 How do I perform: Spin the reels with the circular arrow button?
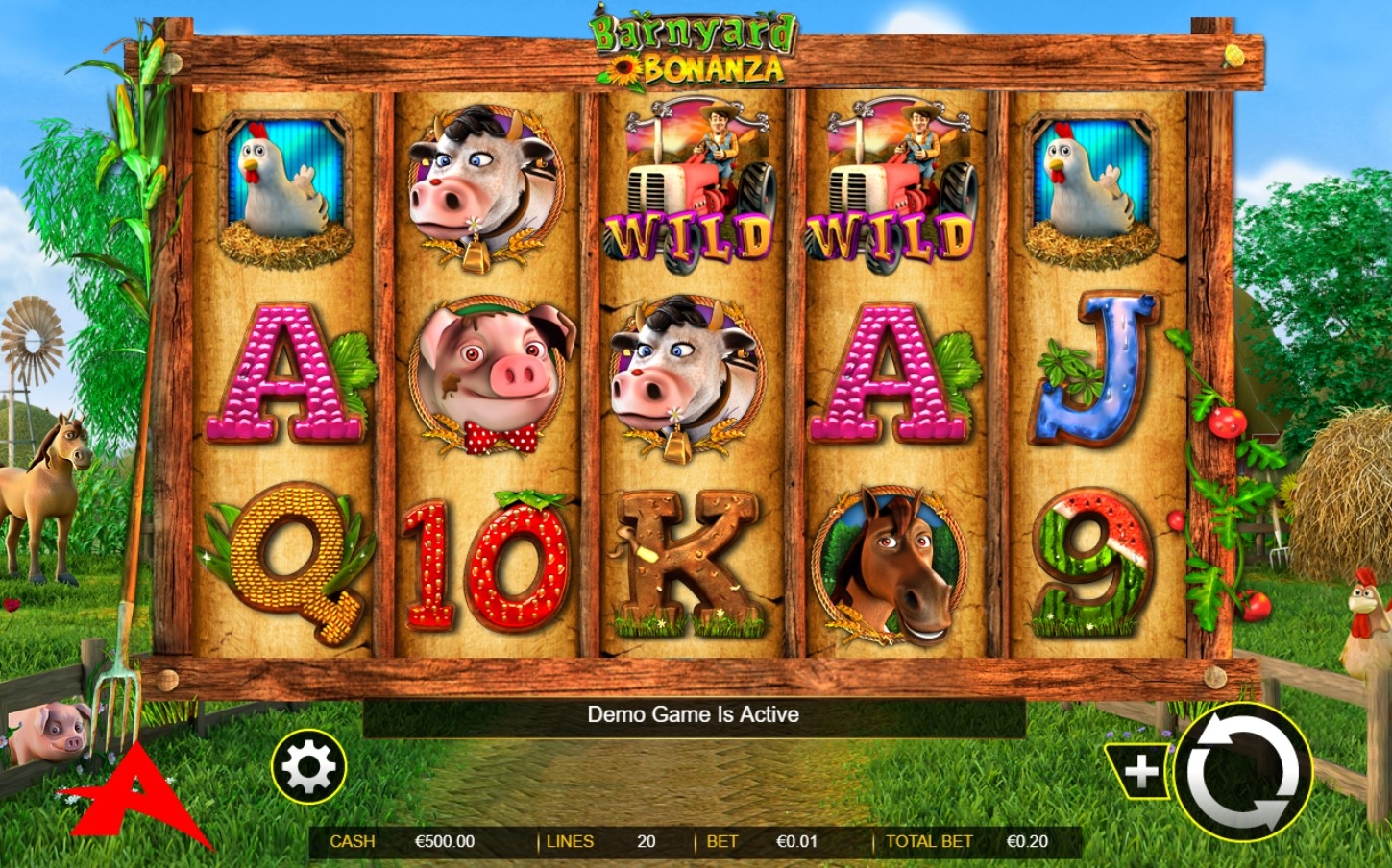tap(1242, 772)
